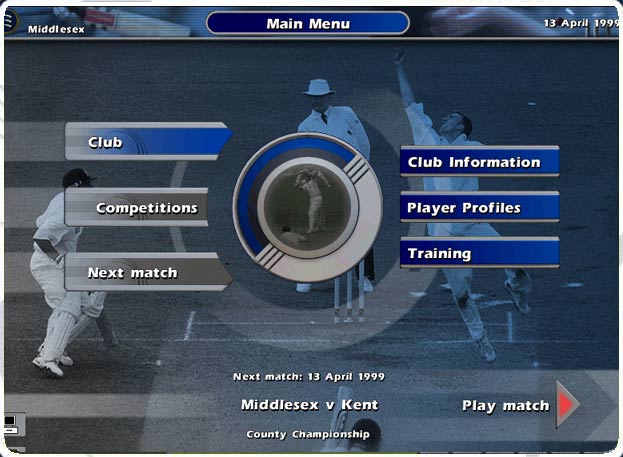Open Club Information

(478, 162)
